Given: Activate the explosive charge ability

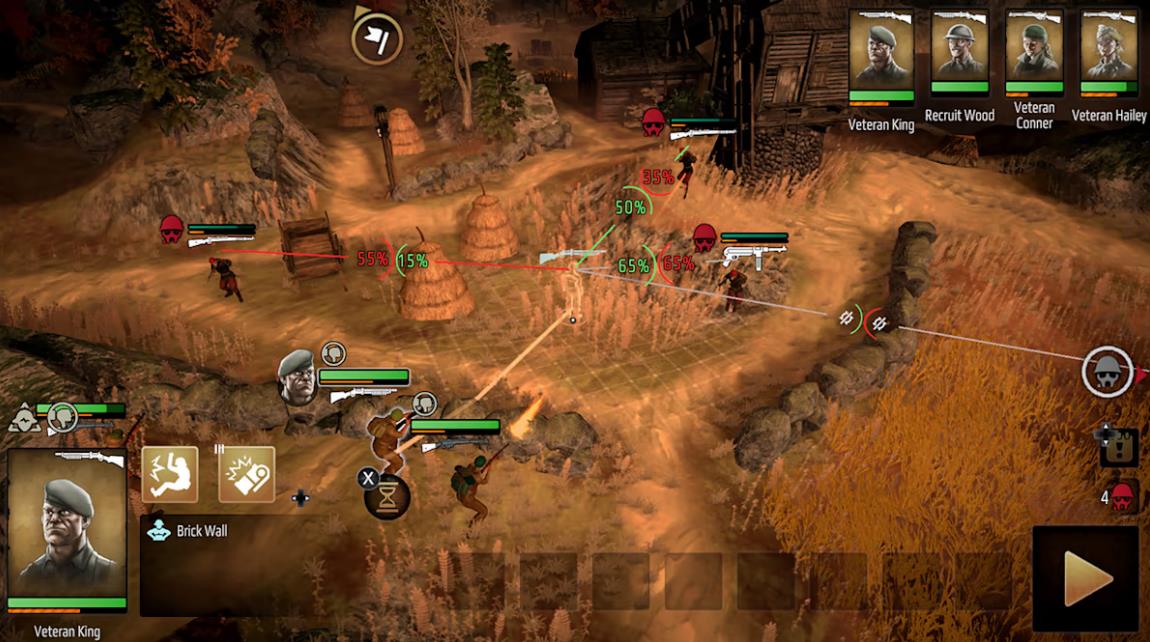Looking at the screenshot, I should pyautogui.click(x=246, y=474).
